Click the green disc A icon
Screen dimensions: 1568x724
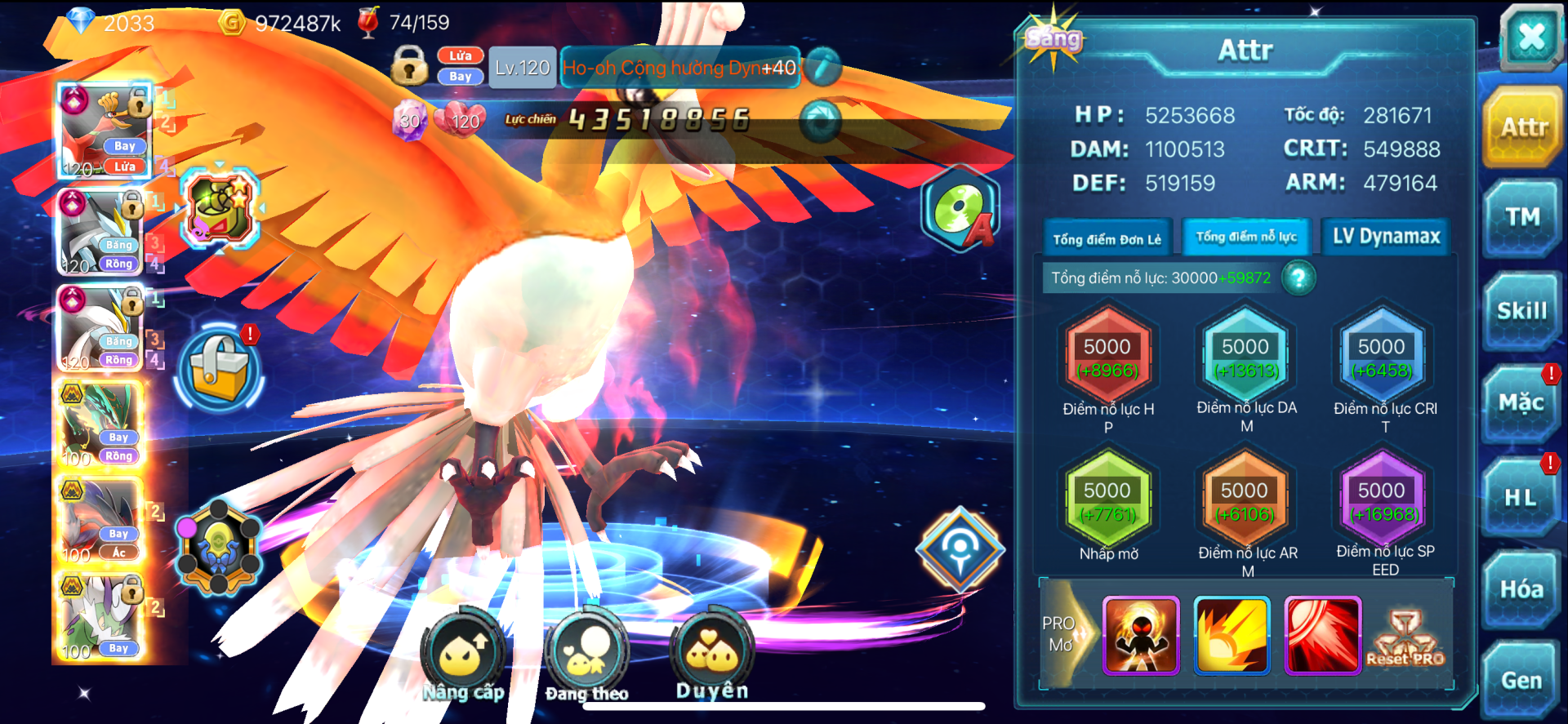click(961, 210)
